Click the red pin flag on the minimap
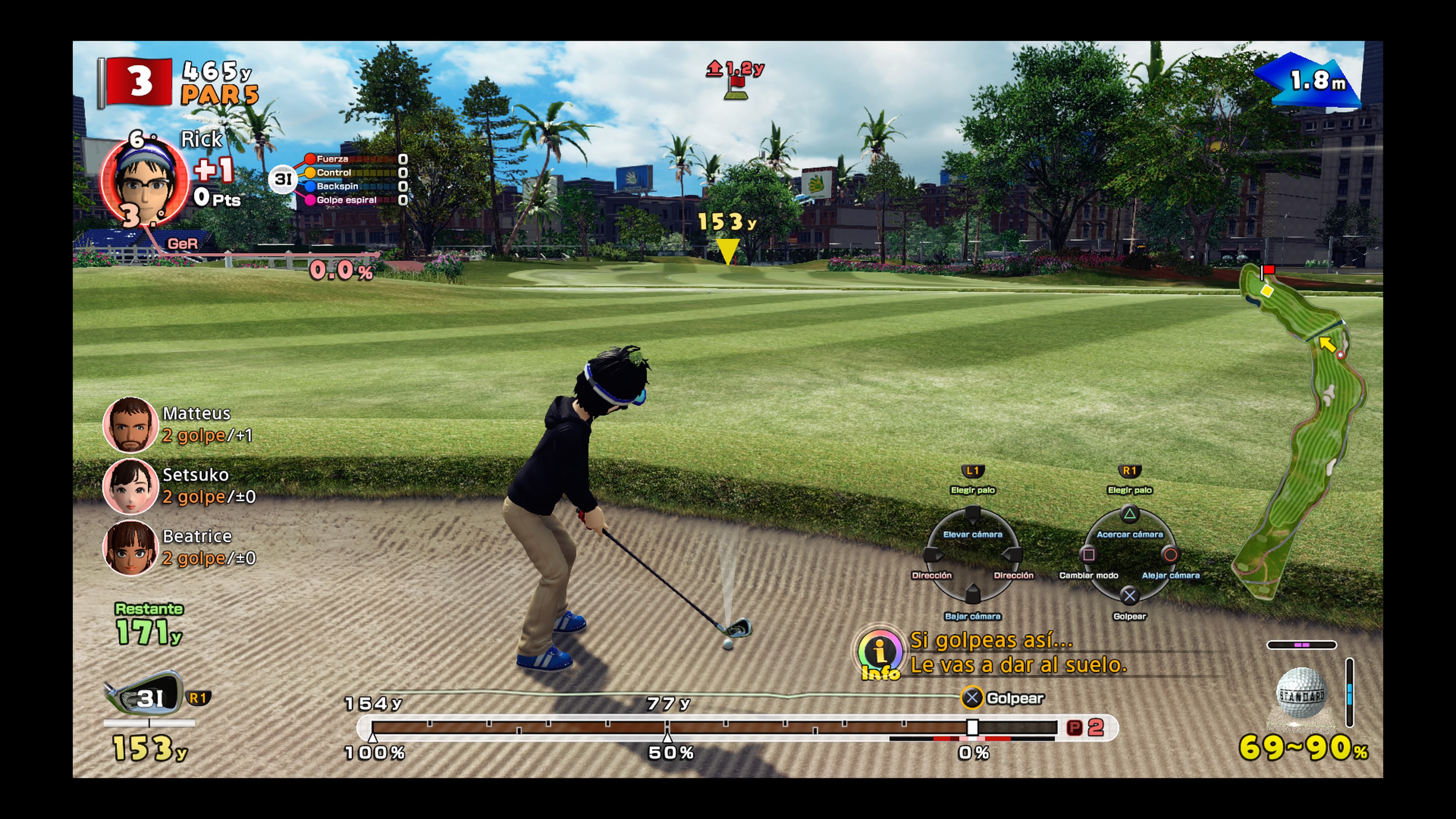Image resolution: width=1456 pixels, height=819 pixels. [x=1268, y=270]
